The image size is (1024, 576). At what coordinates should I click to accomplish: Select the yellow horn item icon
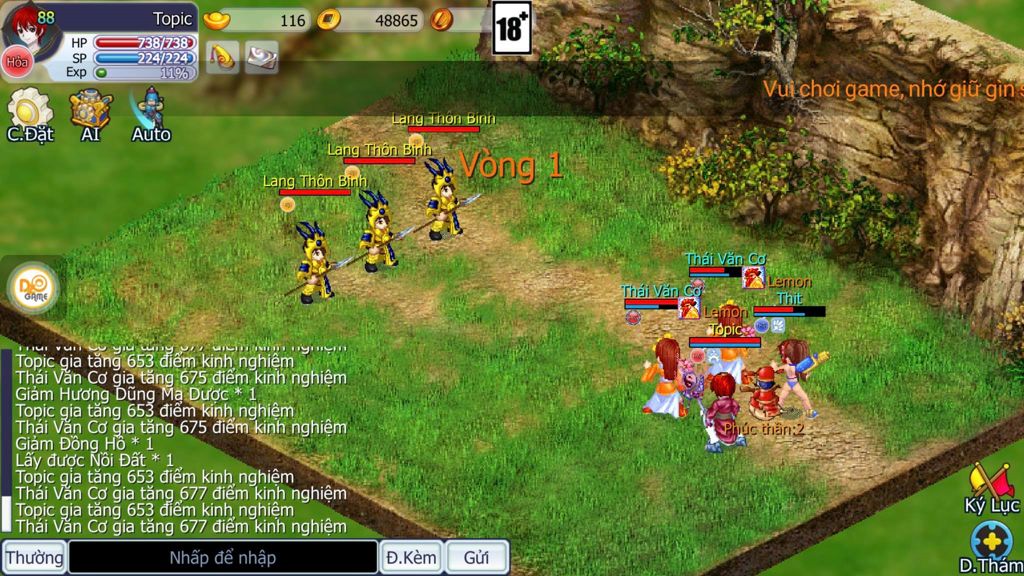click(222, 56)
